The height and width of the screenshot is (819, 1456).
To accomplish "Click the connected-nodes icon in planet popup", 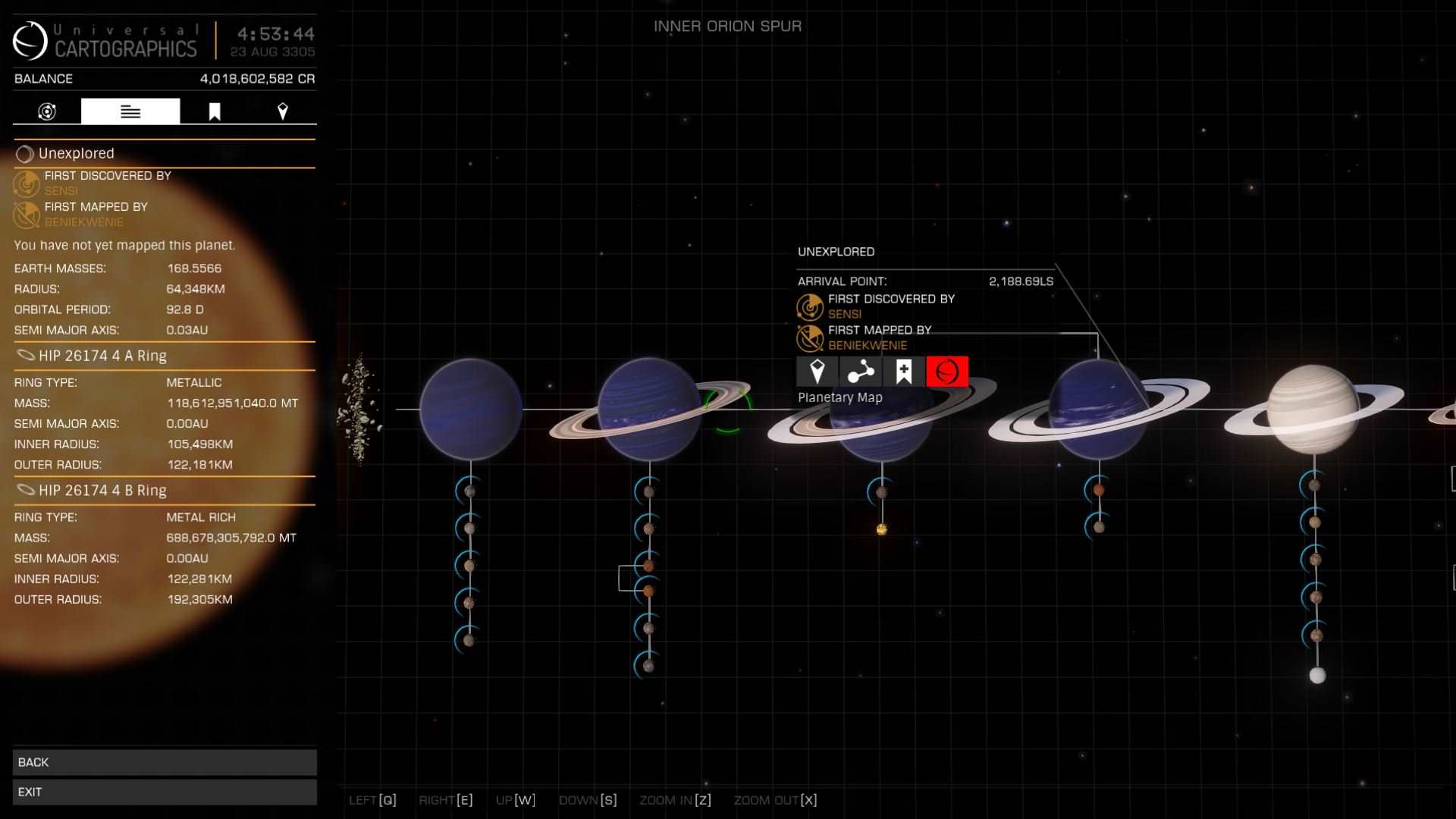I will pos(861,372).
